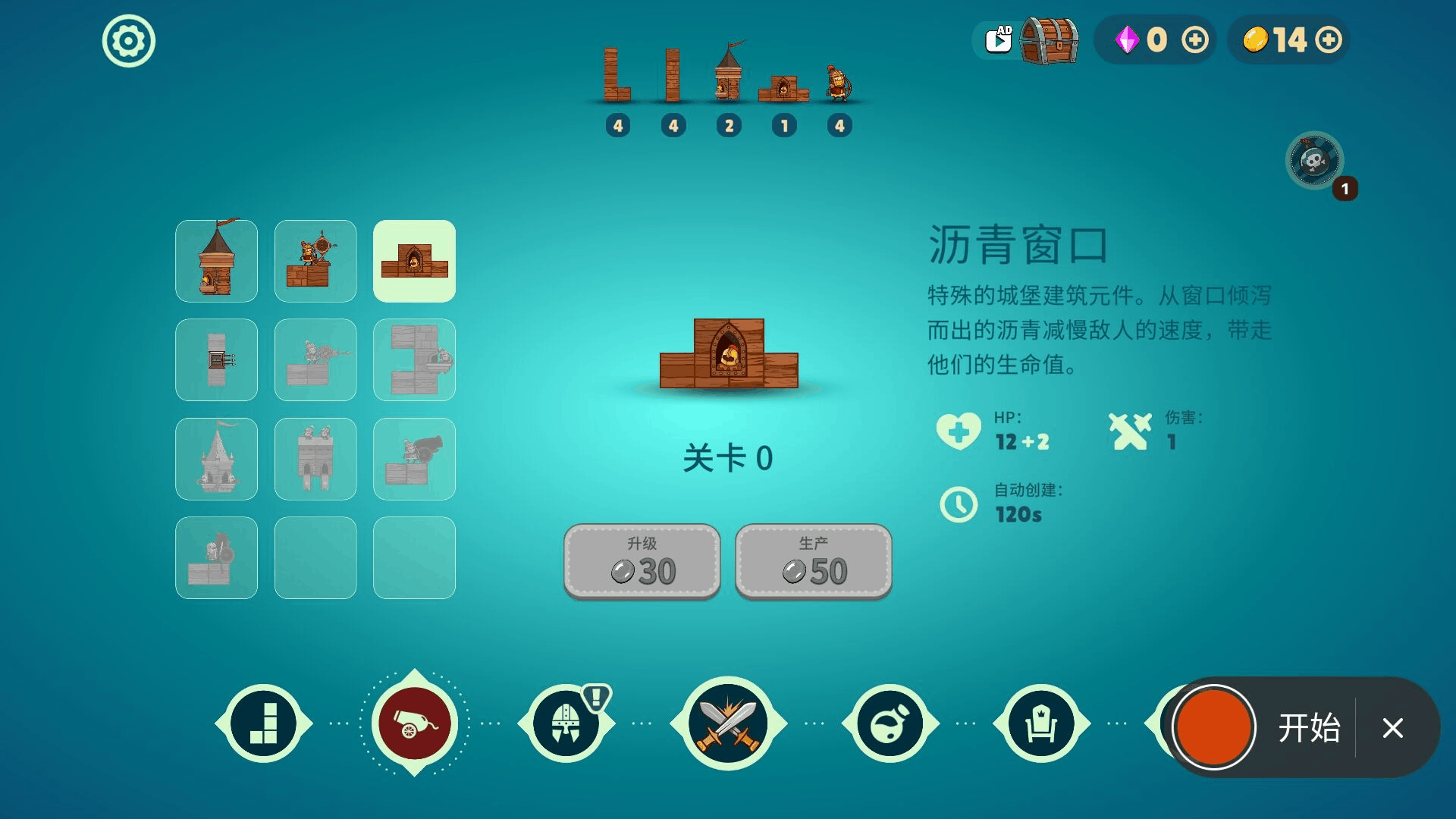Open the helmet troops category with alert badge

[566, 723]
